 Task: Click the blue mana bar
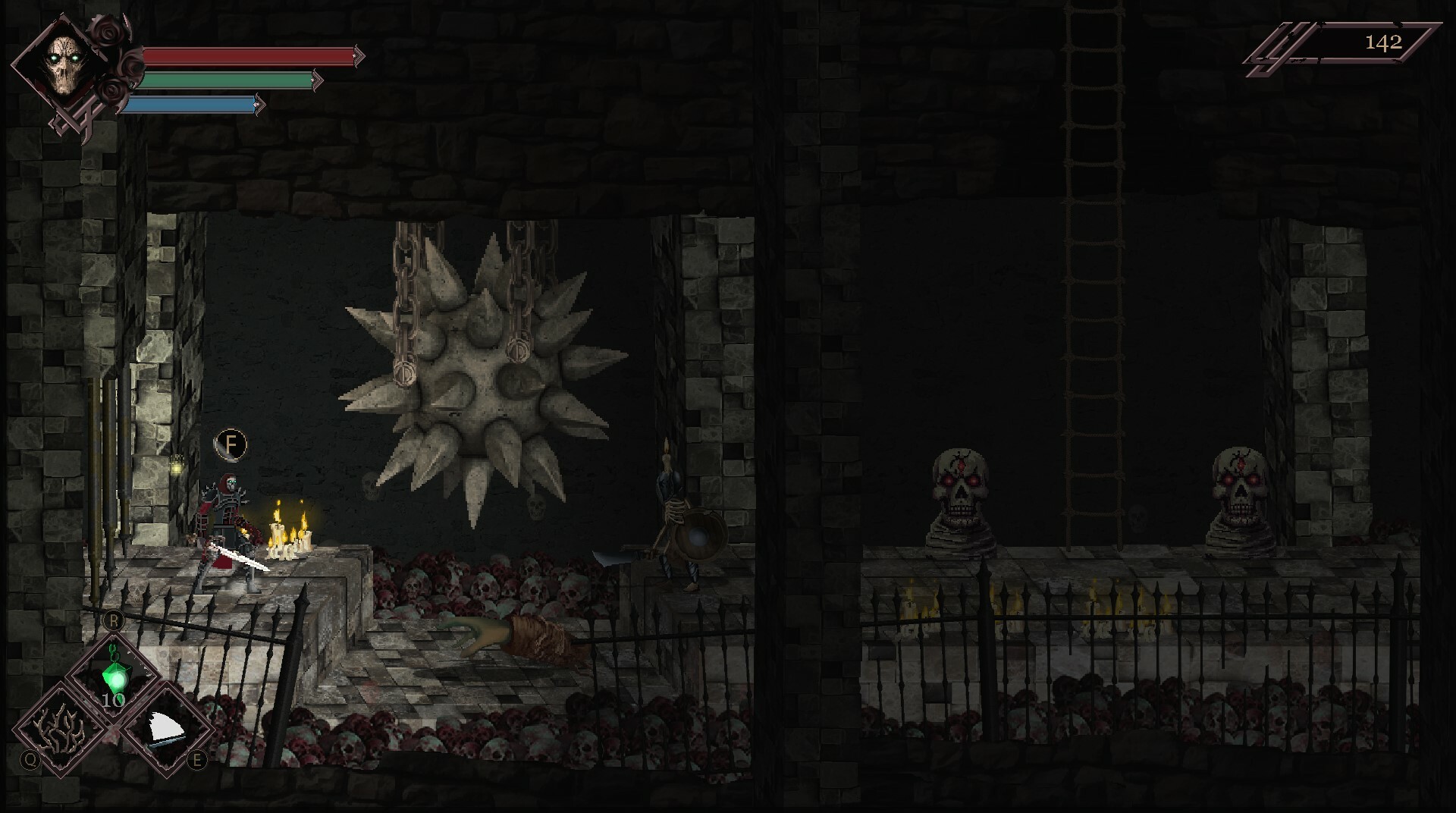[190, 103]
